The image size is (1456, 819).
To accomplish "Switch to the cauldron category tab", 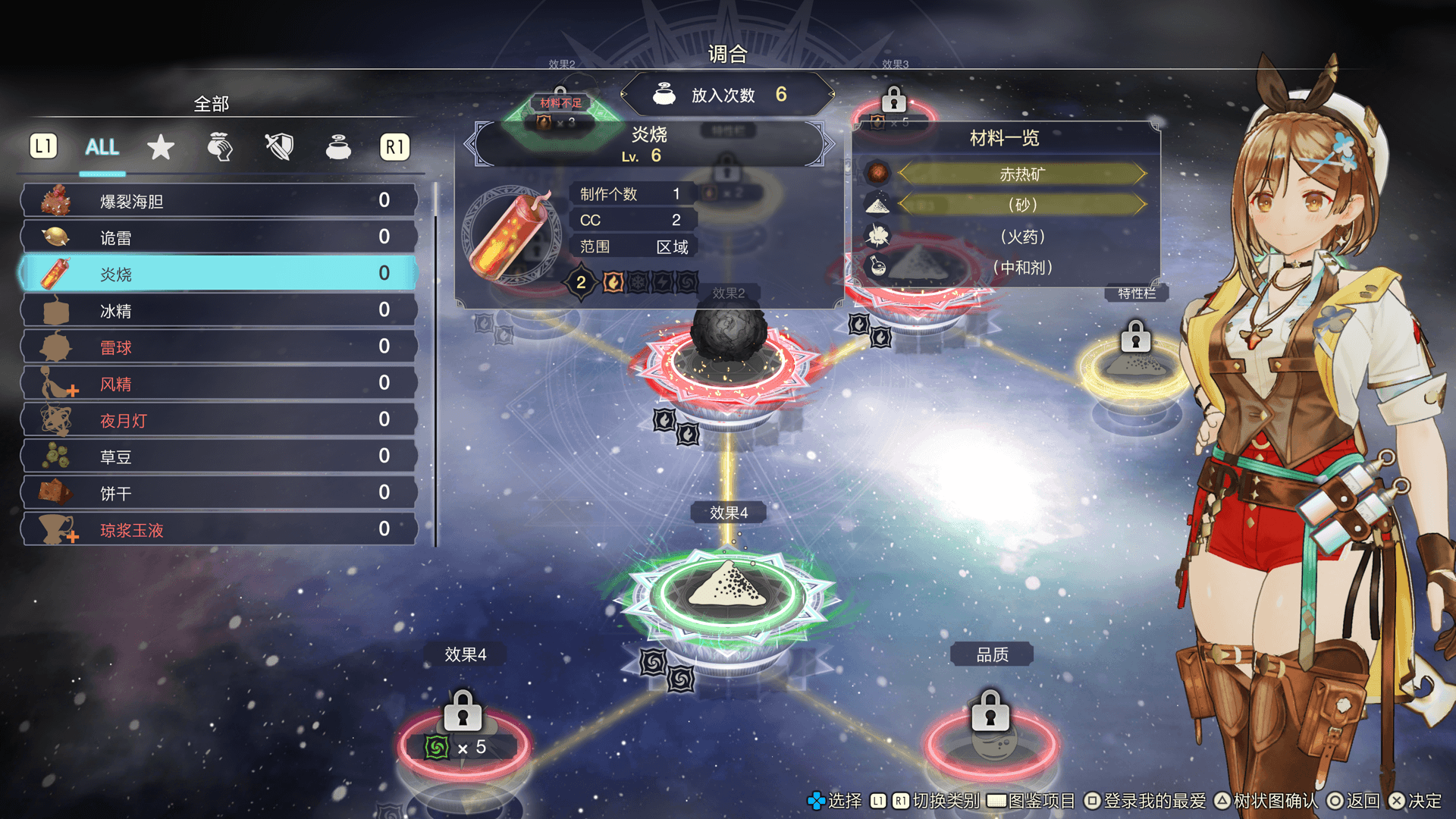I will tap(338, 147).
